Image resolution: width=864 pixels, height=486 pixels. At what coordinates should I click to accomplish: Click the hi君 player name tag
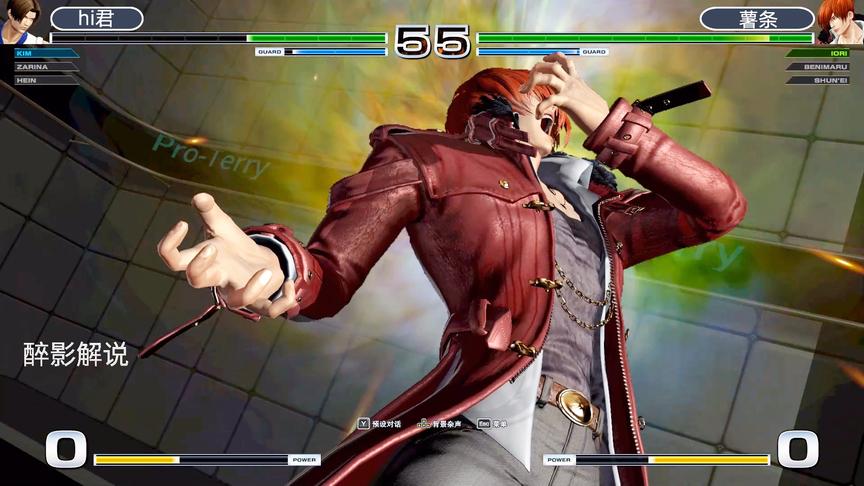tap(96, 19)
